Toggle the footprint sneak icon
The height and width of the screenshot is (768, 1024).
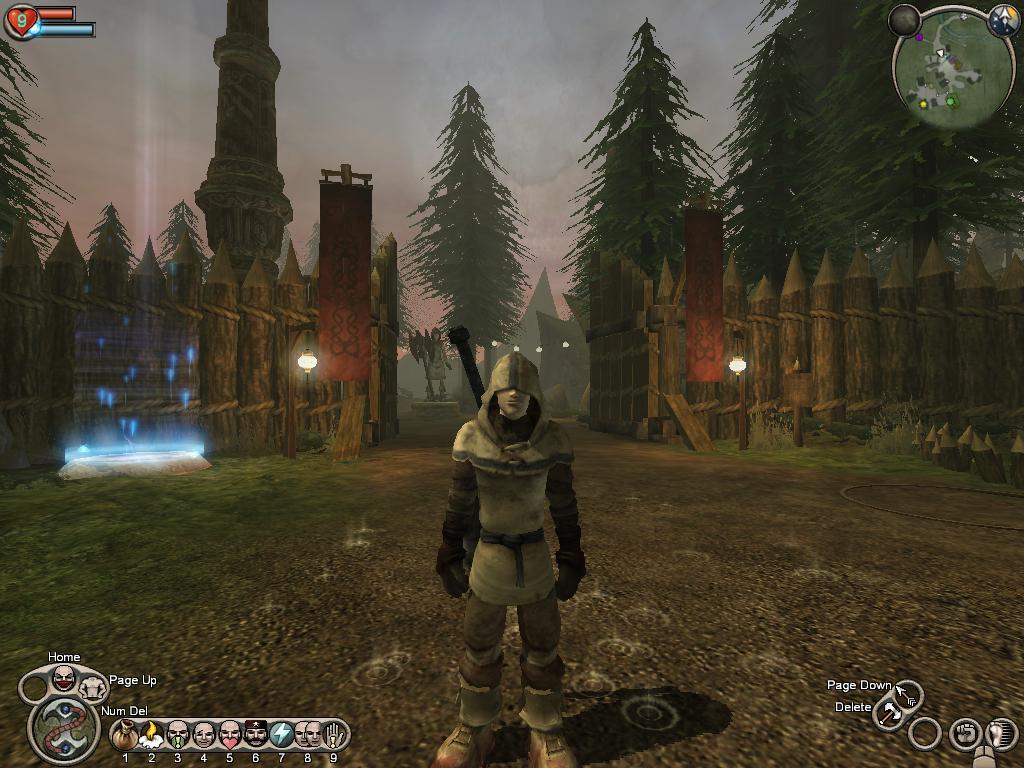point(1001,735)
